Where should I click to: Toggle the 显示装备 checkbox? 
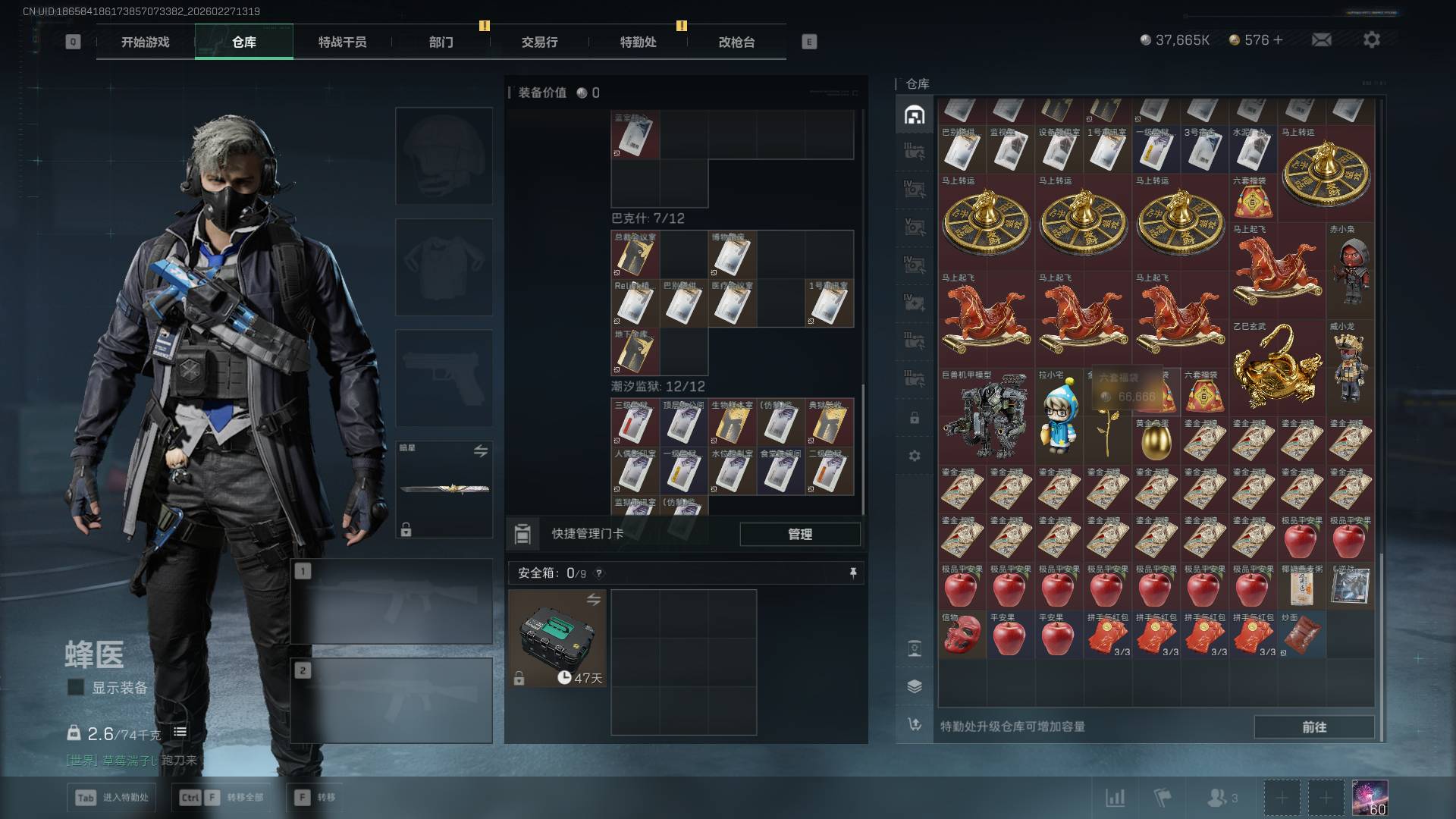point(76,688)
